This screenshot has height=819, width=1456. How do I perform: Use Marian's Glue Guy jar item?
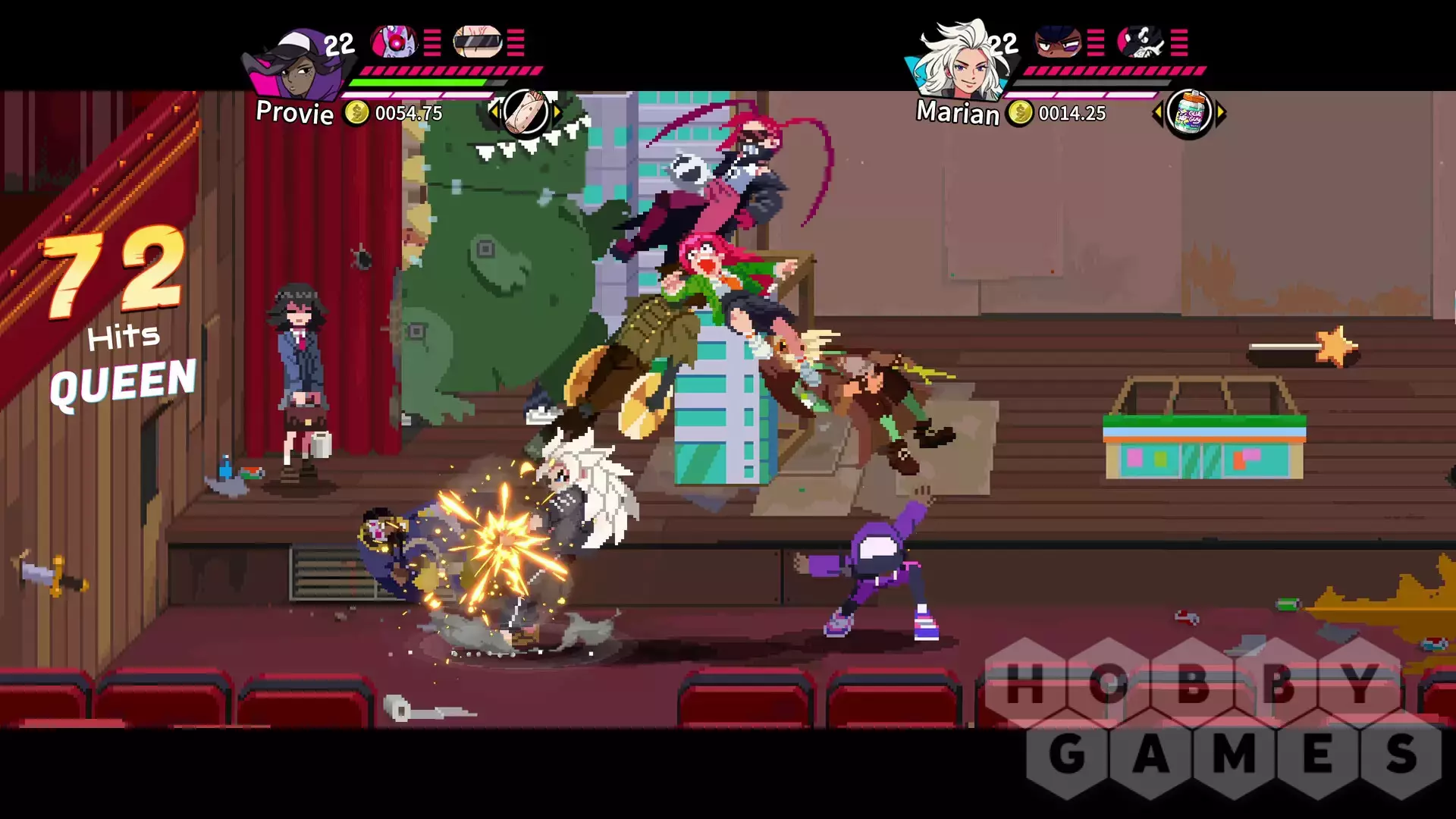coord(1189,114)
